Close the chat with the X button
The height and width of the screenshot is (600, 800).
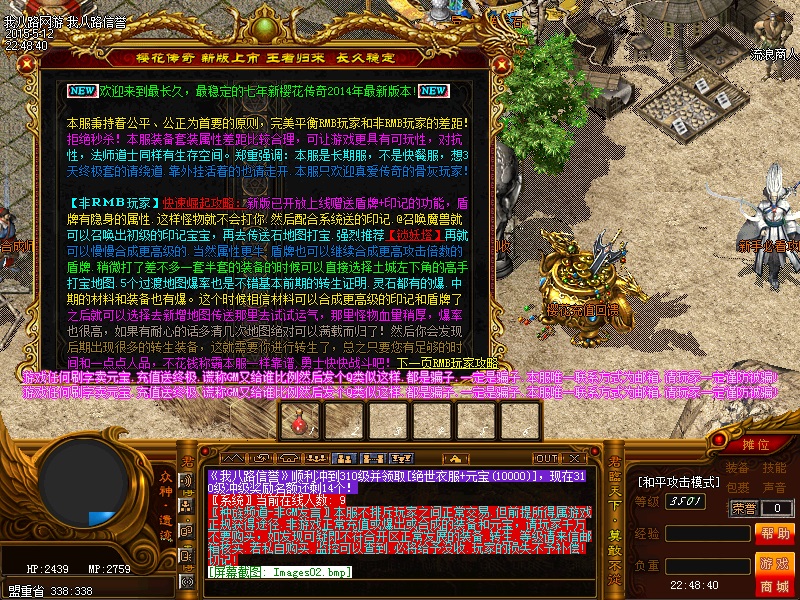point(575,458)
